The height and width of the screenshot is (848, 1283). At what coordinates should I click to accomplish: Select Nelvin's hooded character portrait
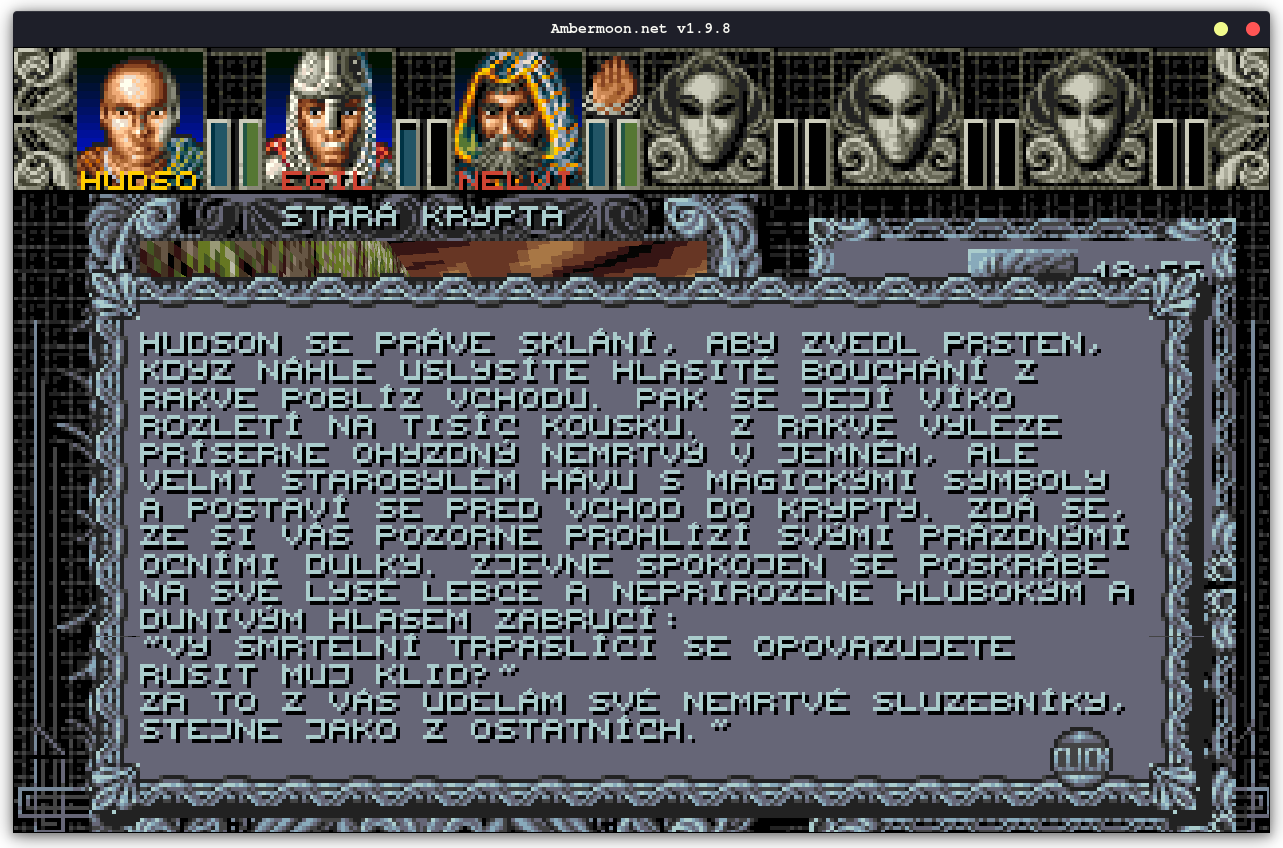(x=517, y=115)
